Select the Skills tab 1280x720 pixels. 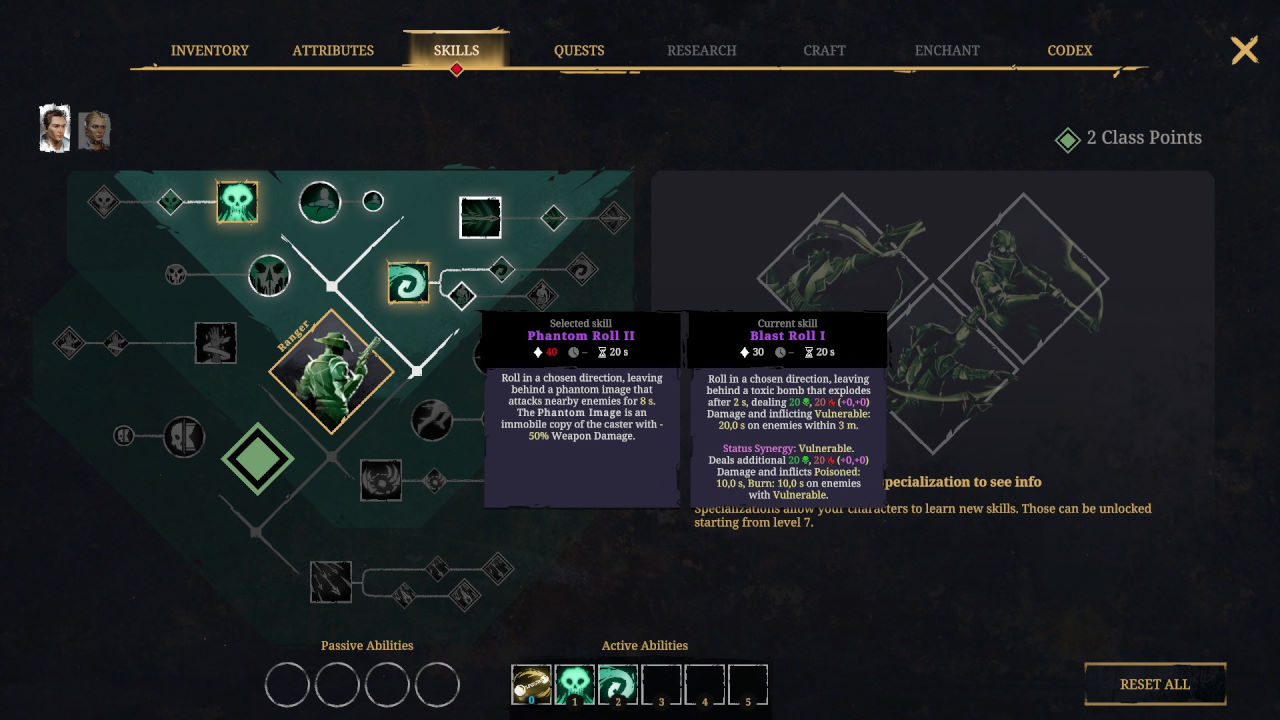456,50
